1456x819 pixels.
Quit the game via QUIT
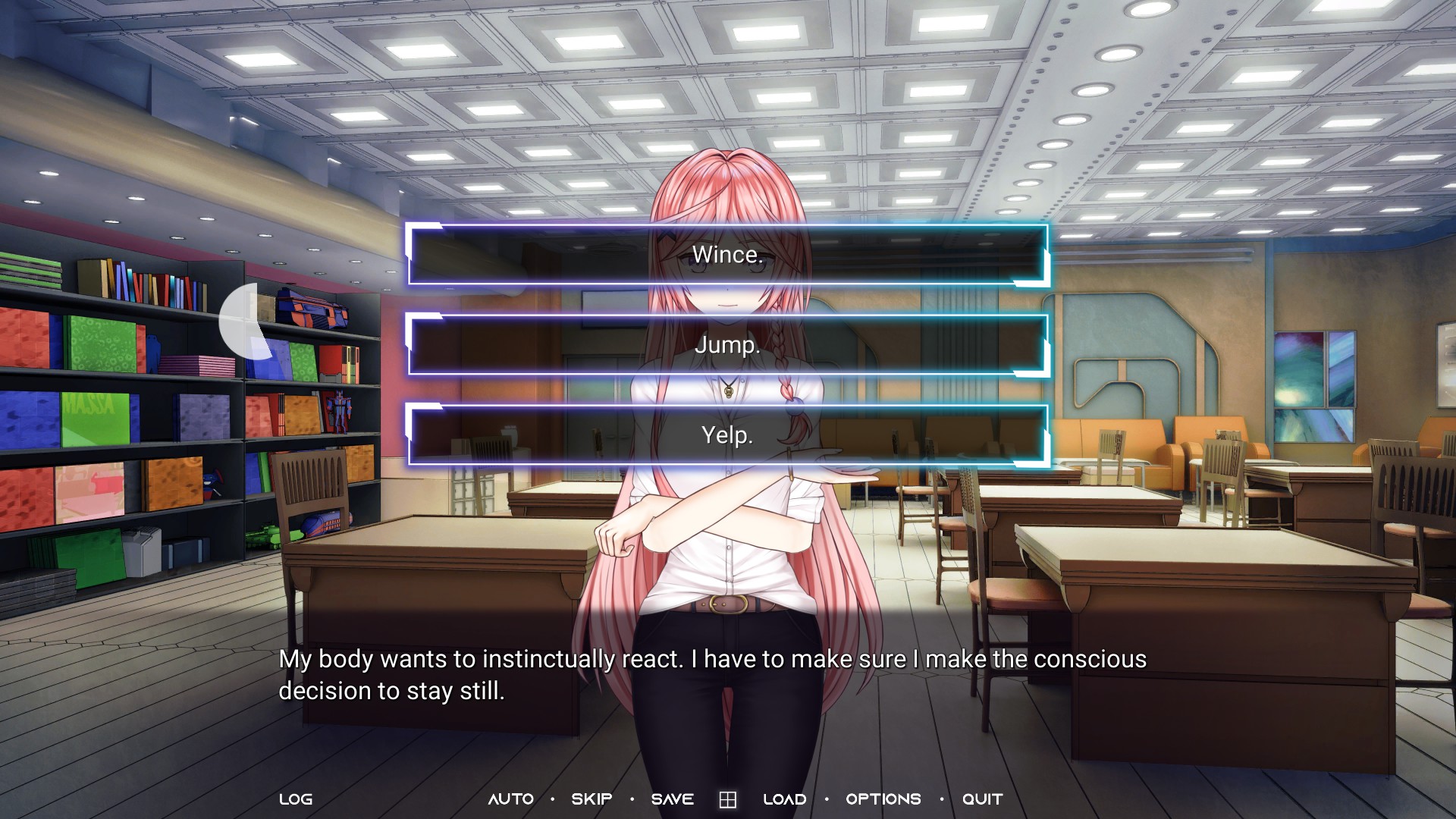pyautogui.click(x=983, y=799)
